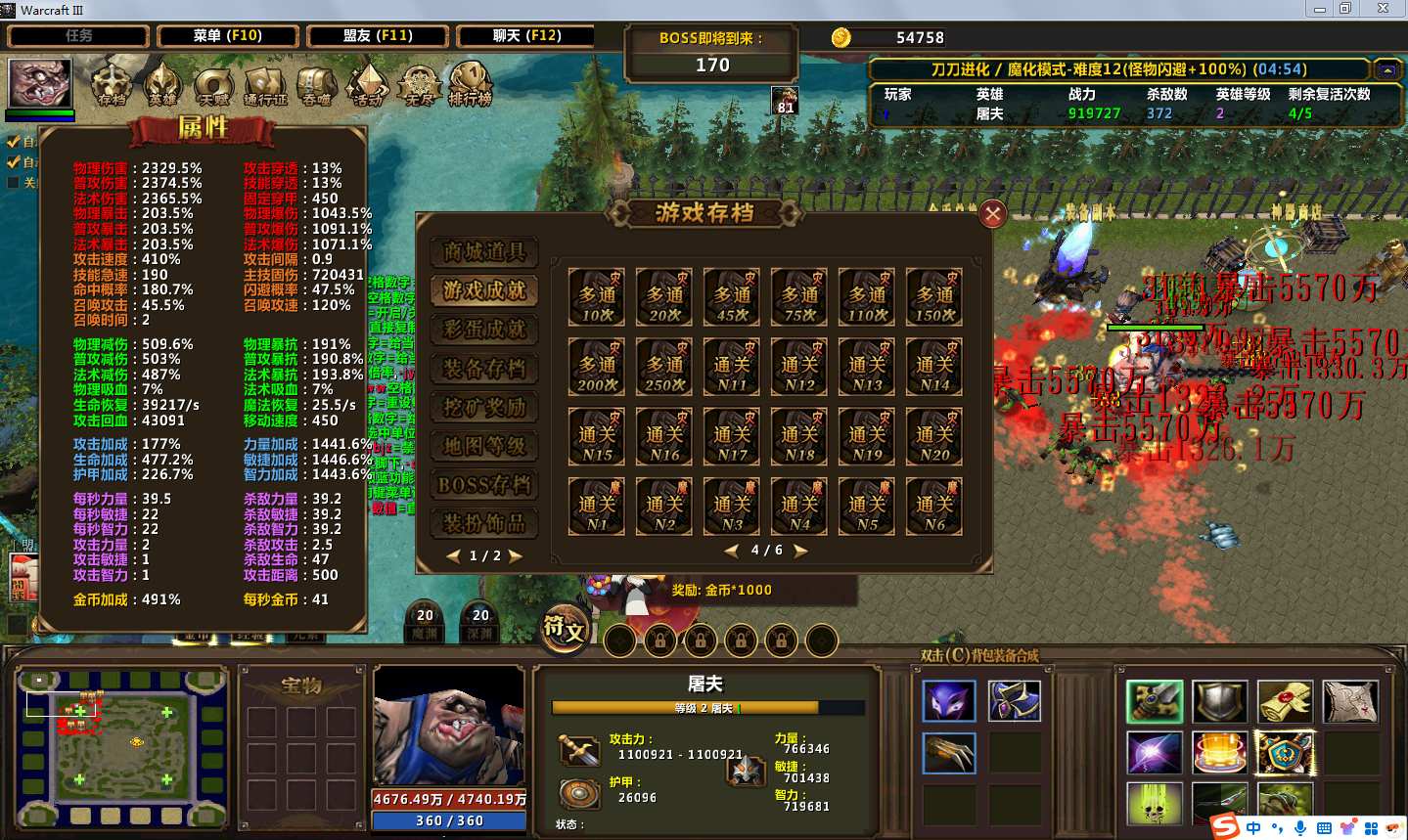Open the 菜单 (F10) menu

(x=227, y=36)
